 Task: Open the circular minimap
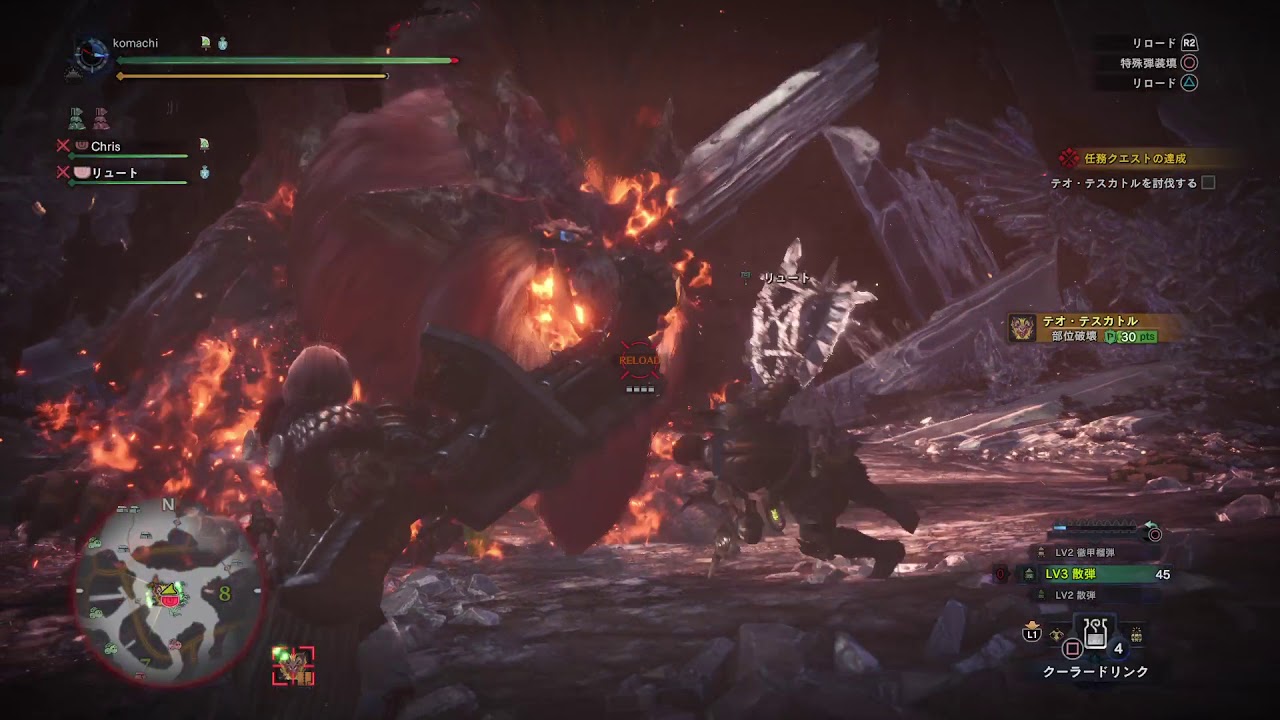(x=167, y=594)
